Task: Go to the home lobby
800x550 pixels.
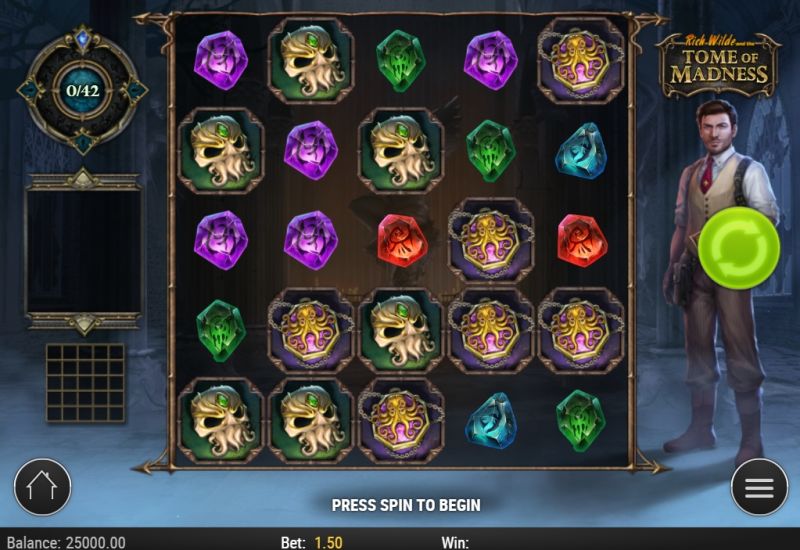Action: 42,487
